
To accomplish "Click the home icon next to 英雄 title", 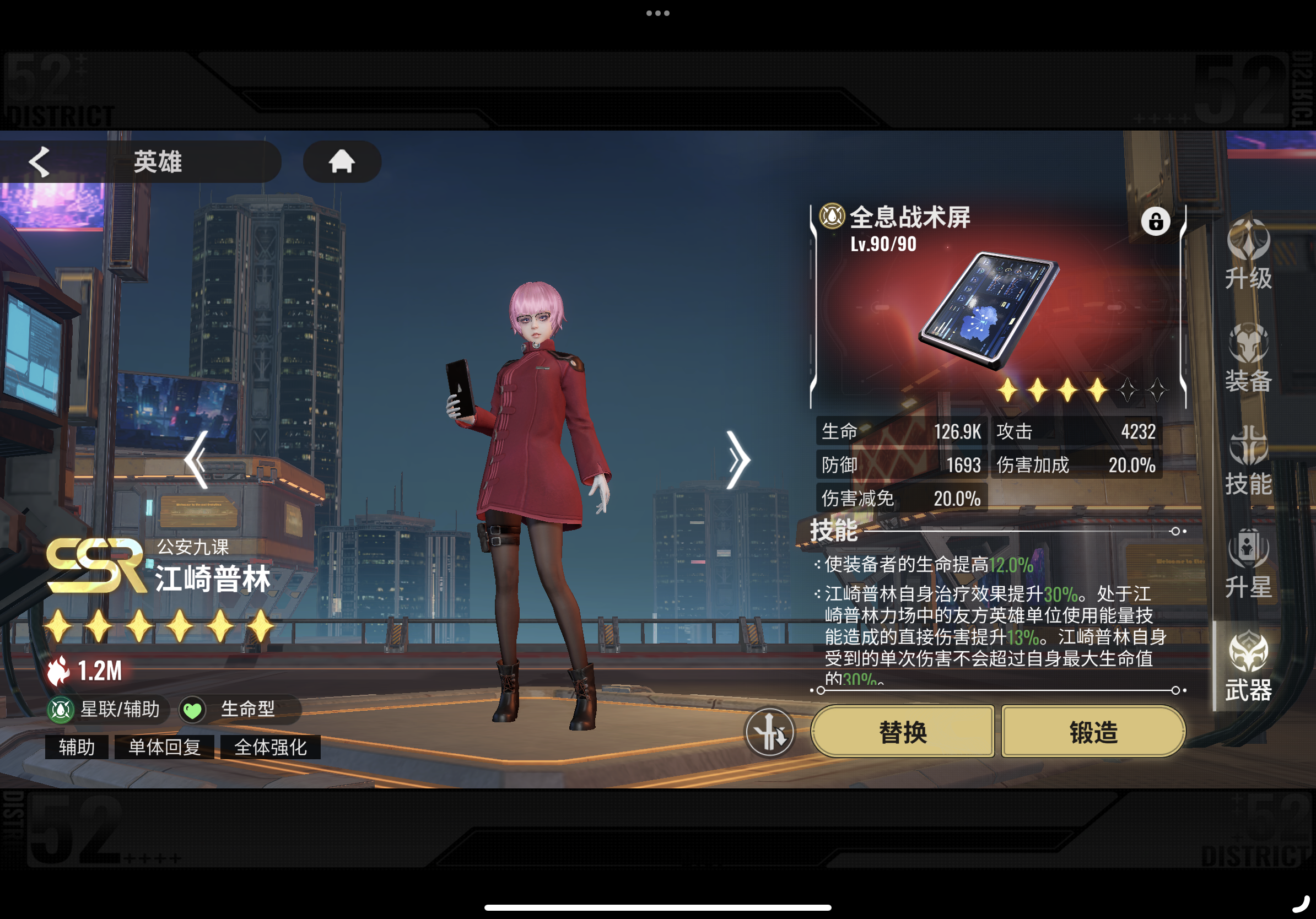I will [x=342, y=162].
